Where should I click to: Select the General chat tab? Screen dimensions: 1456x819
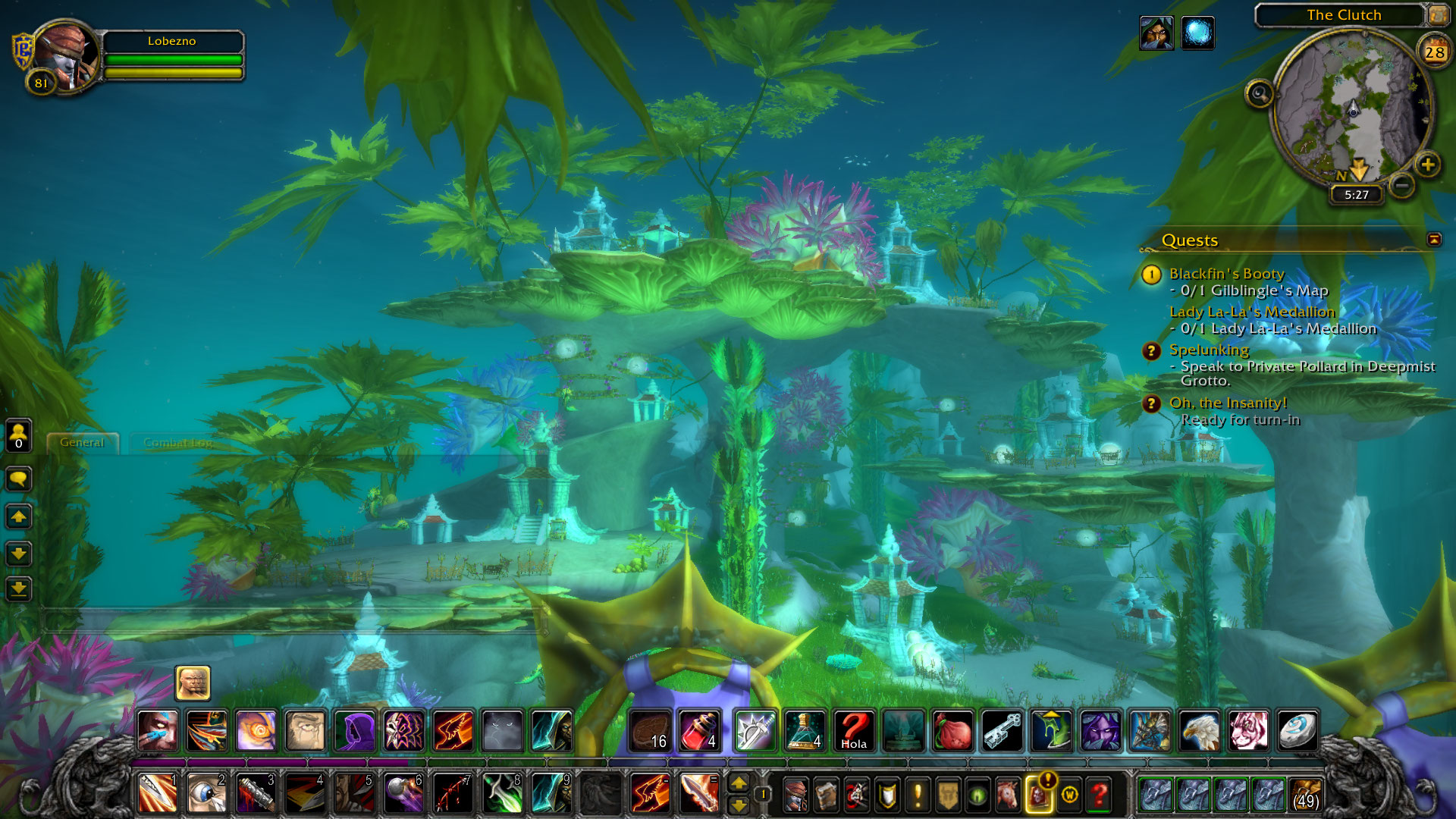[x=82, y=443]
